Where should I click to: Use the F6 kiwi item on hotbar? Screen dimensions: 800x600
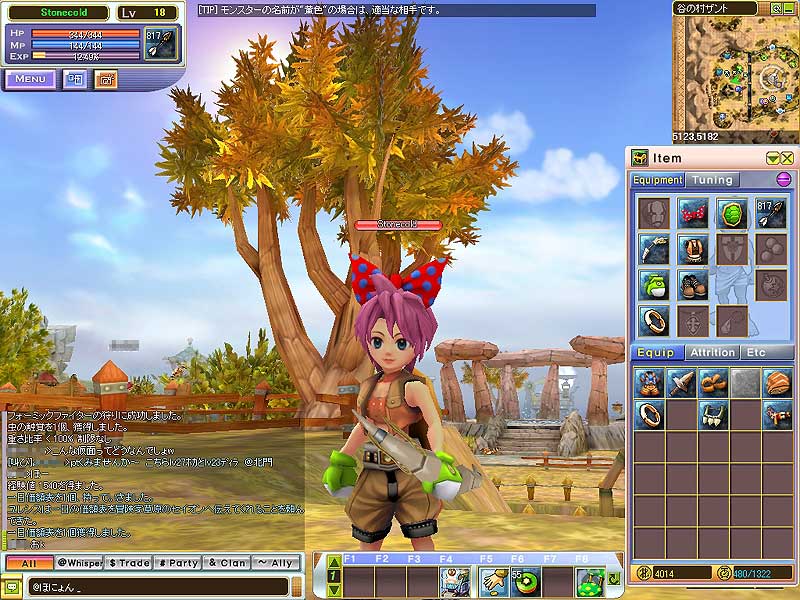click(522, 580)
